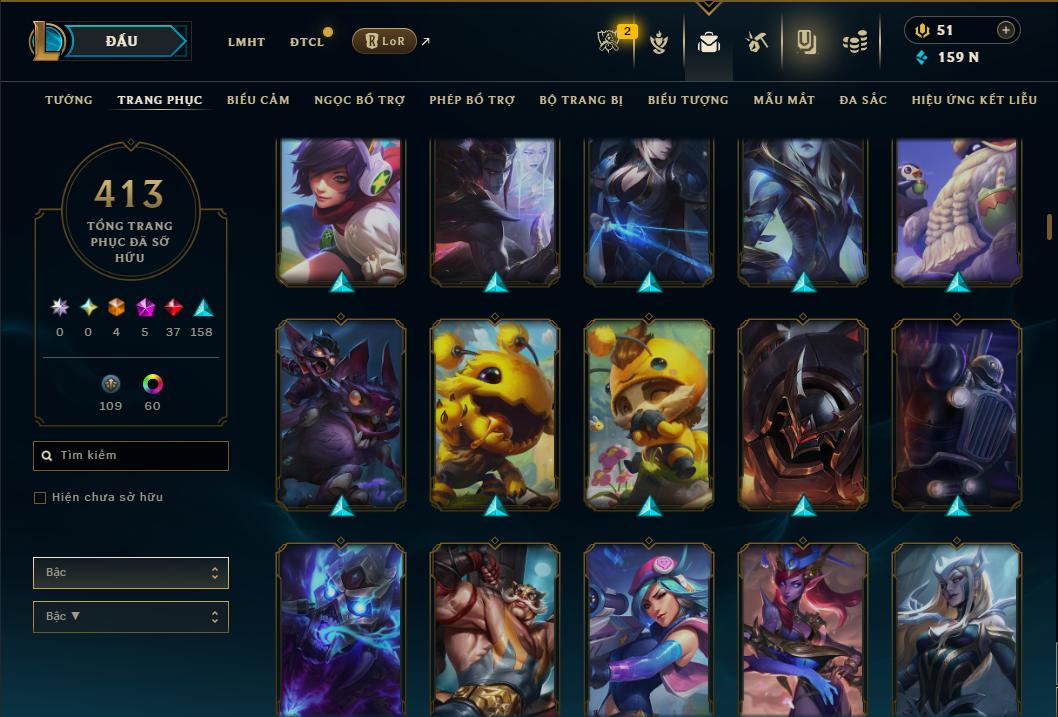Click the Tìm kiếm search field
The width and height of the screenshot is (1058, 717).
click(131, 456)
